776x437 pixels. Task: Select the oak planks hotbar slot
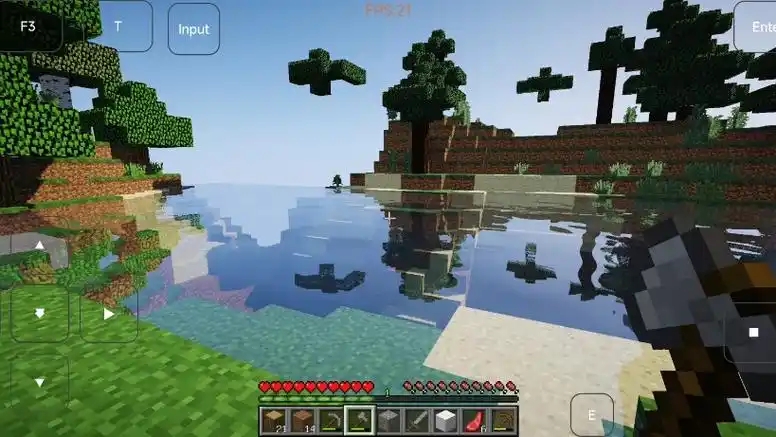(x=273, y=420)
